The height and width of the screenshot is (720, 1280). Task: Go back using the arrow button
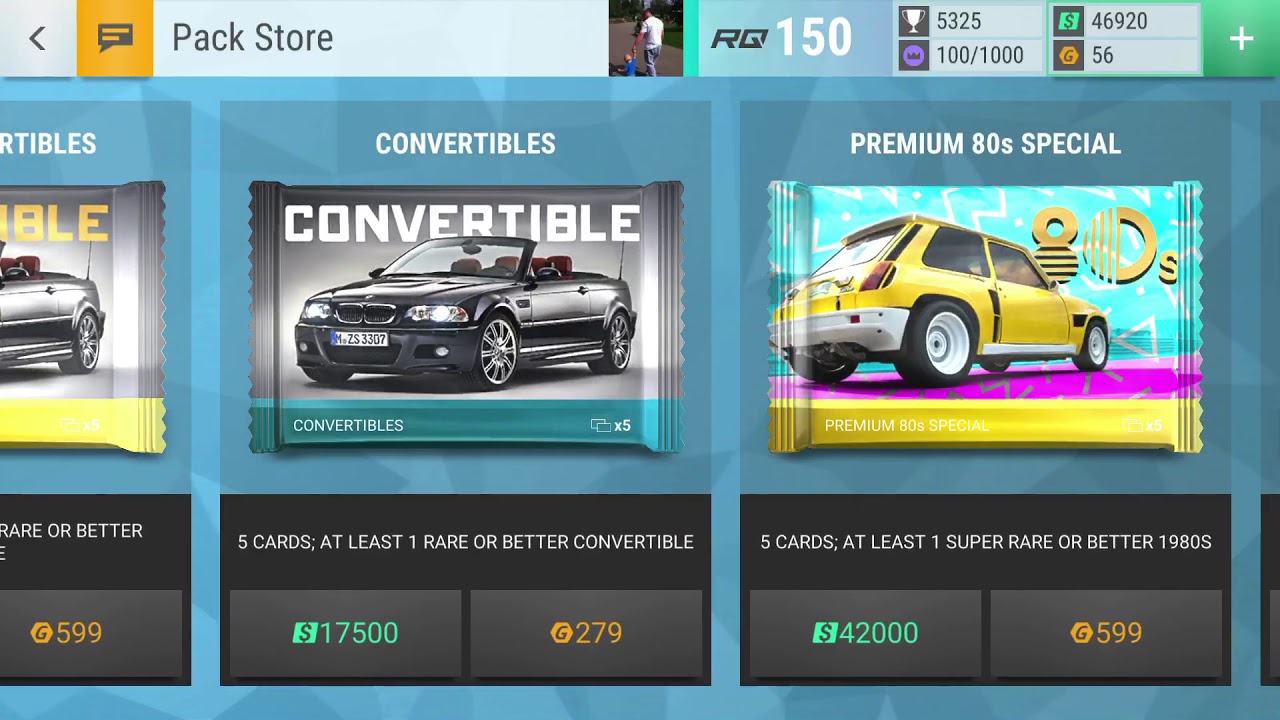(x=38, y=38)
